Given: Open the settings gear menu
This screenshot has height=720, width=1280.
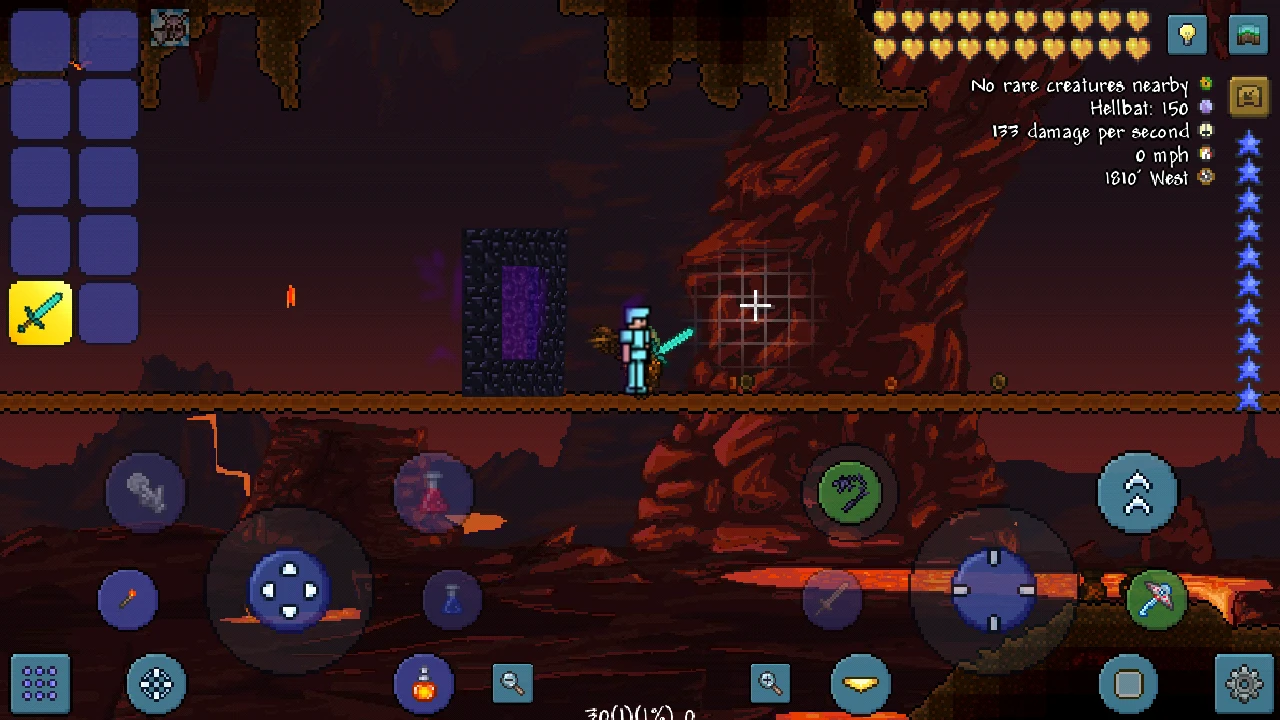Looking at the screenshot, I should [x=1242, y=683].
